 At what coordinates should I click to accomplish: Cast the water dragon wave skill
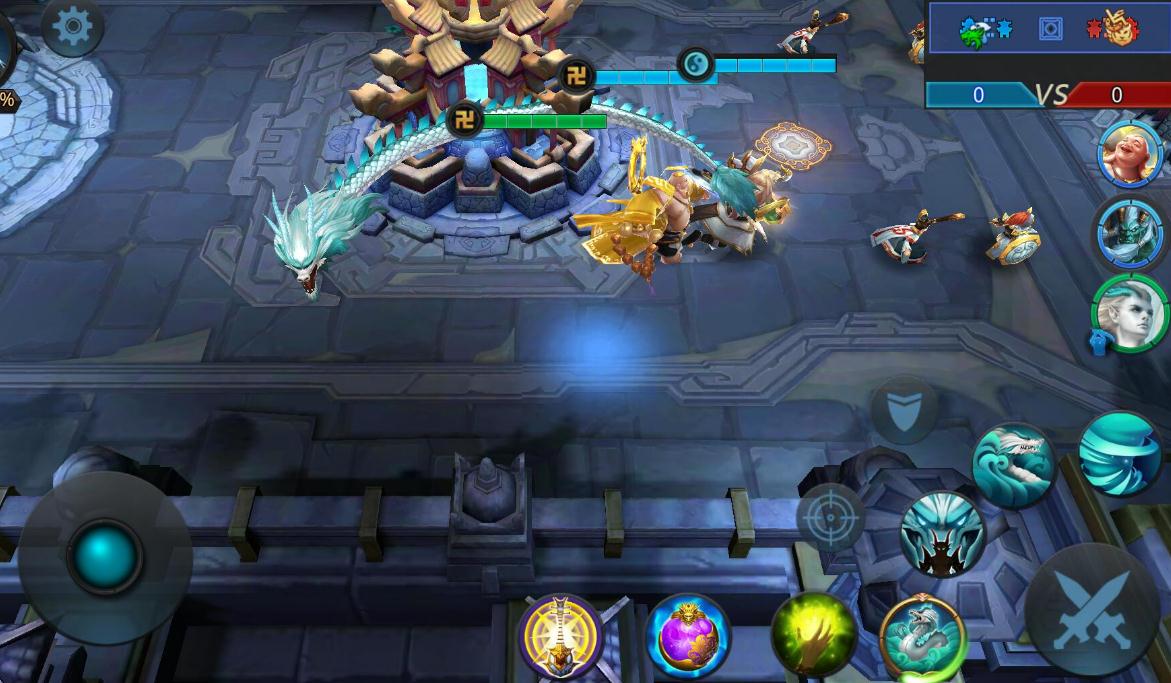coord(1013,466)
